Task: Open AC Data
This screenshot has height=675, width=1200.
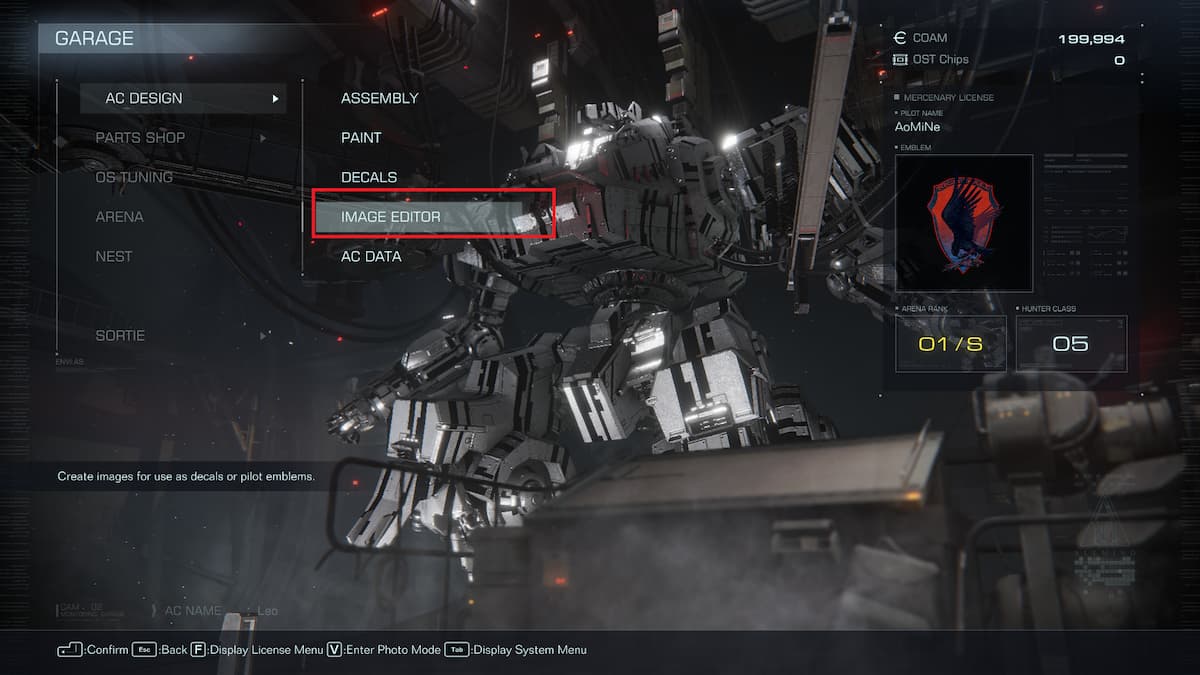Action: 371,256
